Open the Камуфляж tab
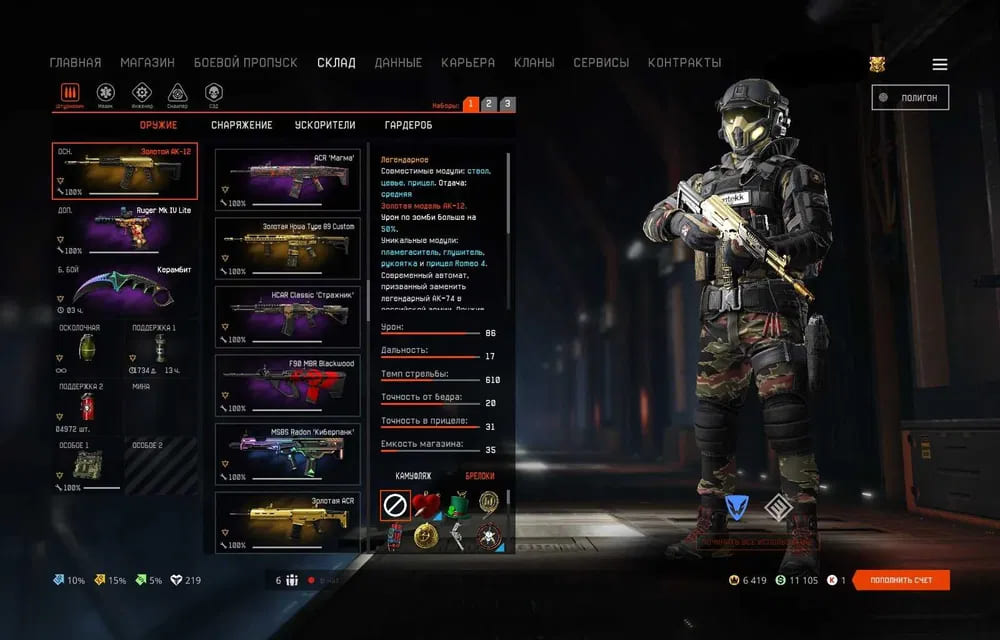Viewport: 1000px width, 640px height. (x=413, y=477)
